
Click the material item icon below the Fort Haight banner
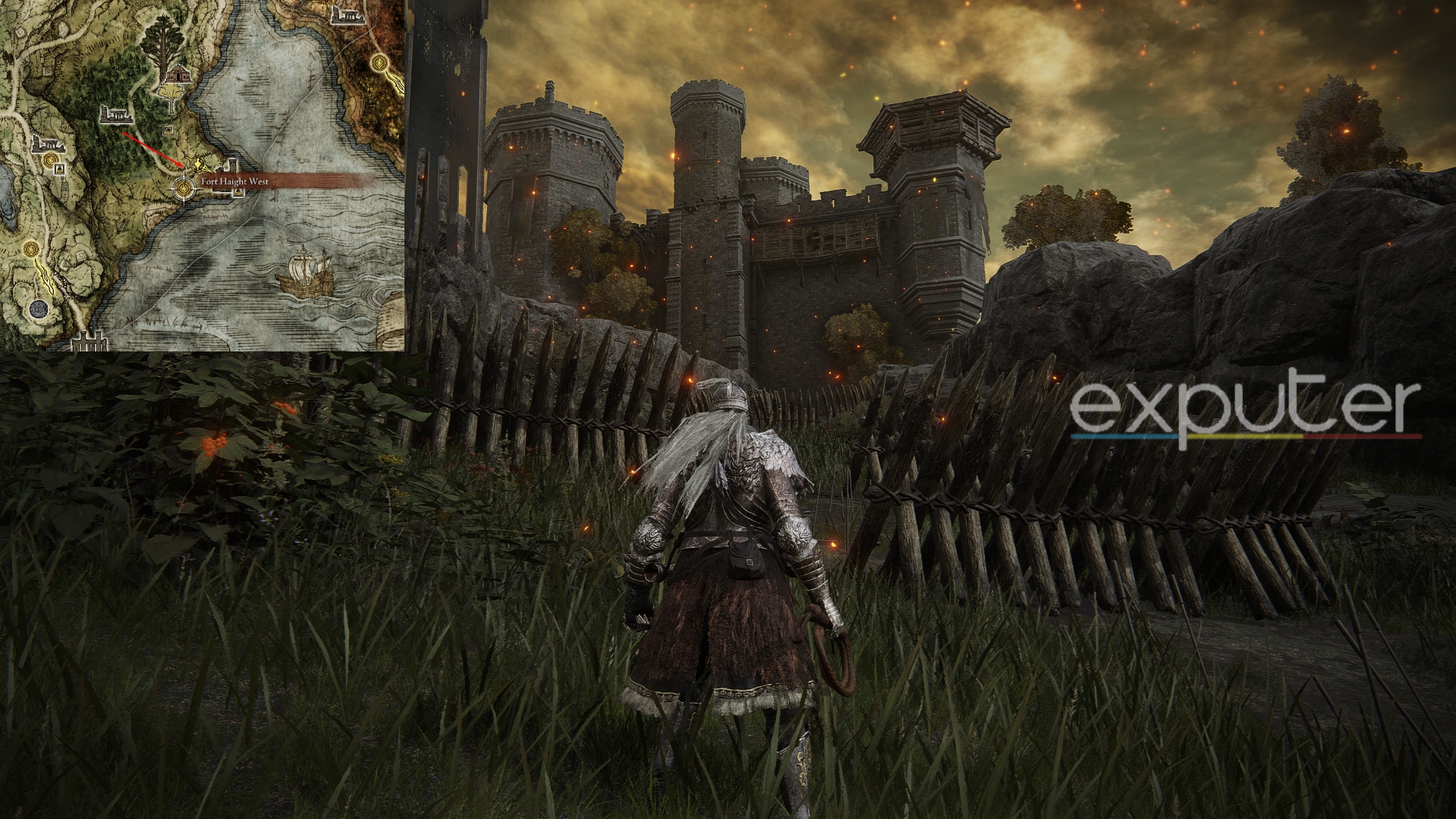(238, 192)
